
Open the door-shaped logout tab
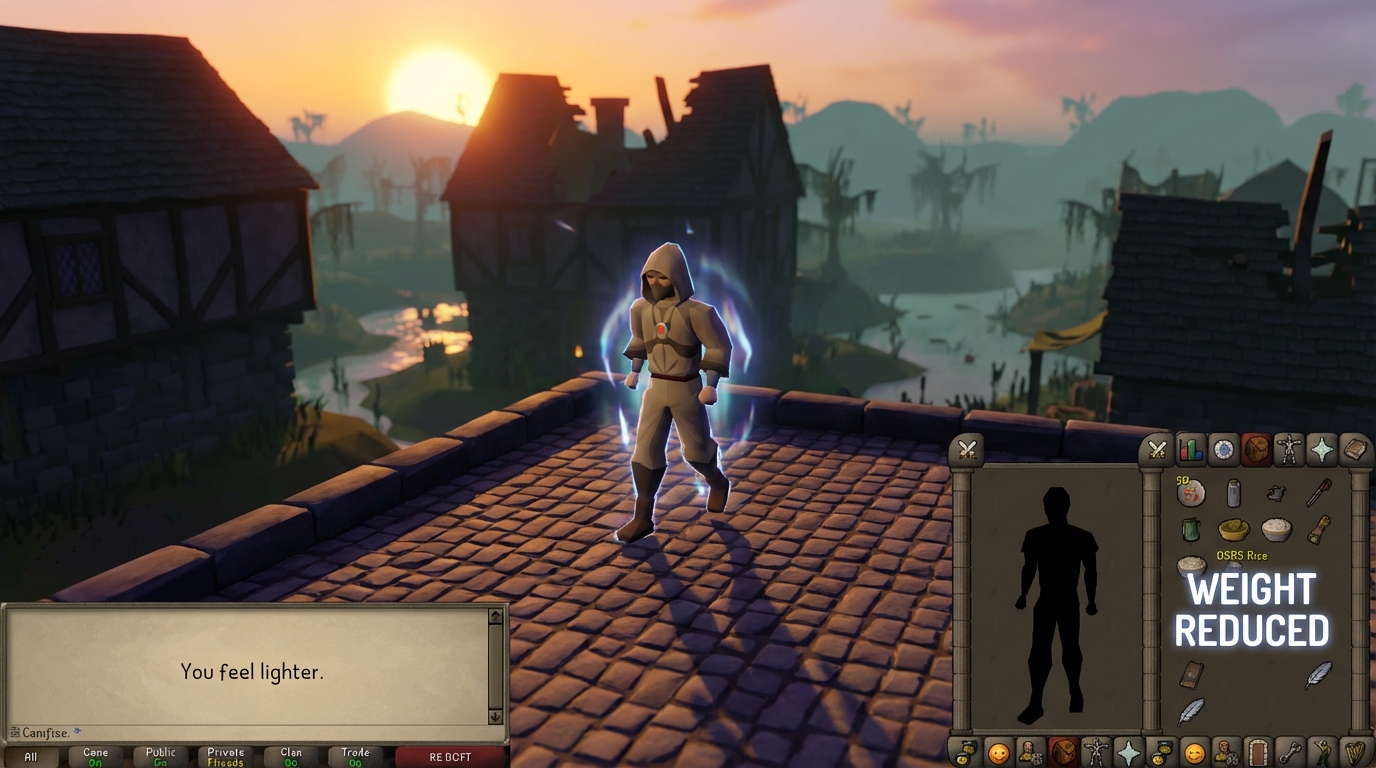(x=1258, y=751)
